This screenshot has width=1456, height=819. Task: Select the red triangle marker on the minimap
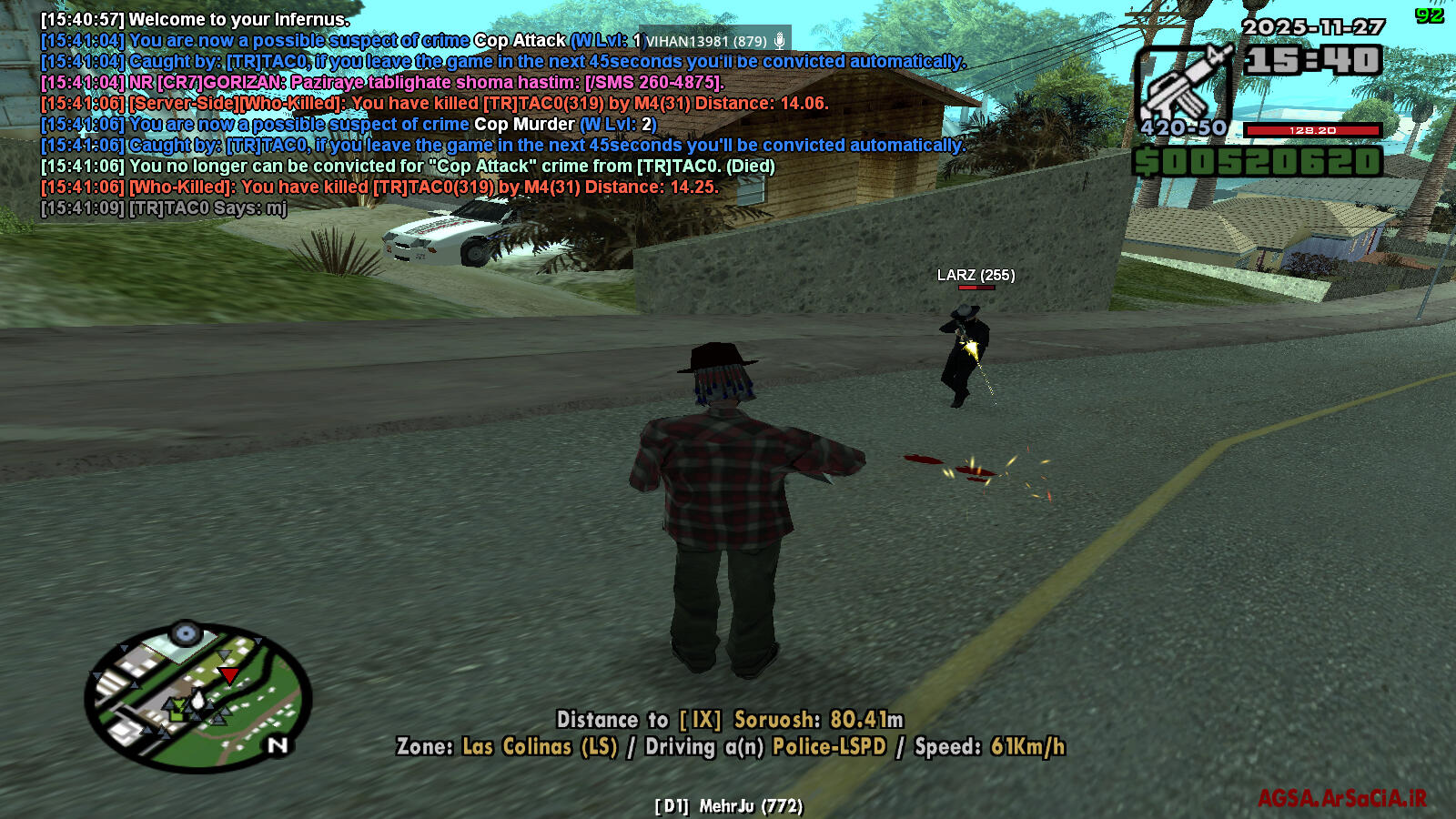[x=229, y=674]
